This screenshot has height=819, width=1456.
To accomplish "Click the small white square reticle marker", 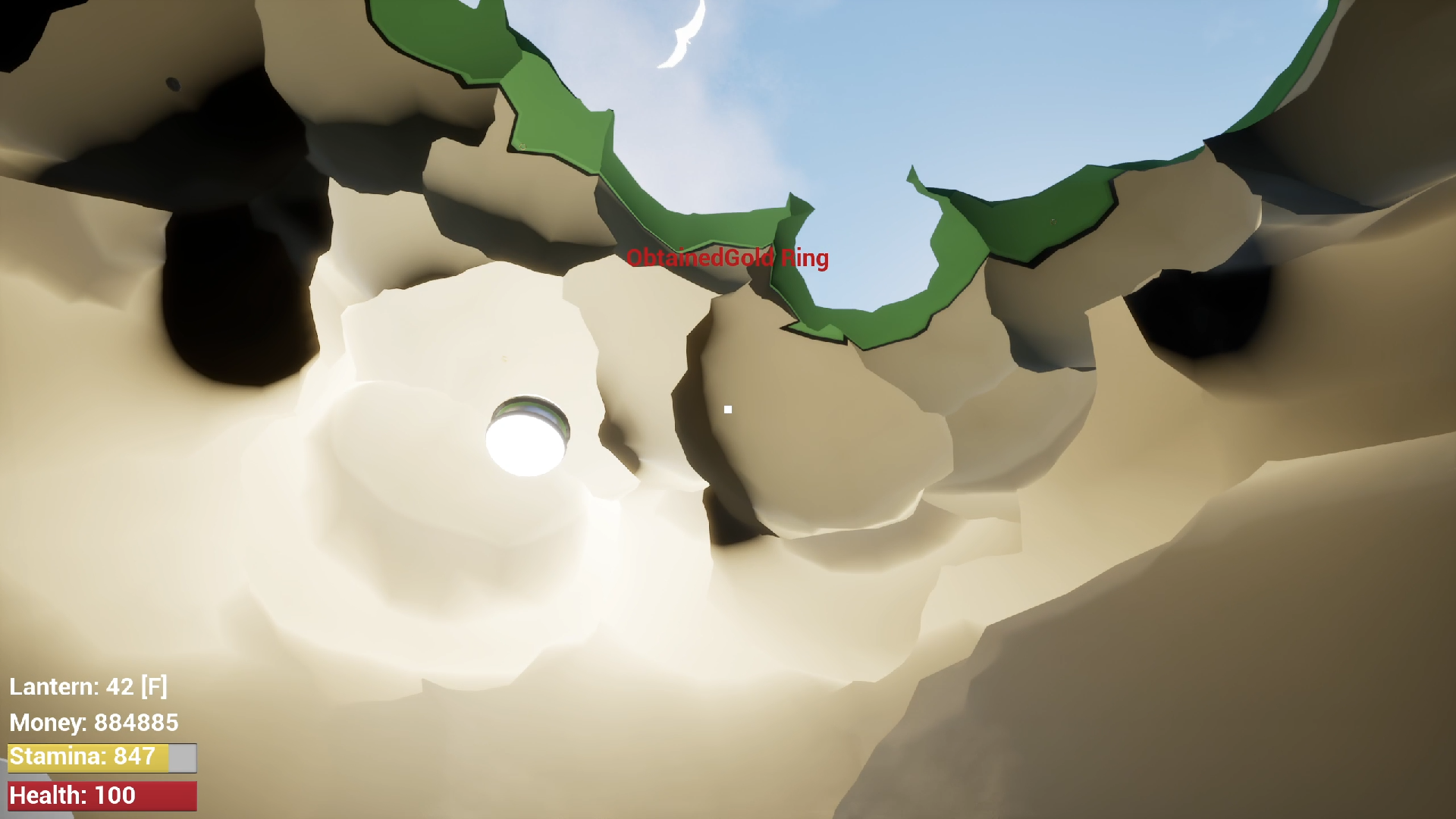I will (x=728, y=409).
